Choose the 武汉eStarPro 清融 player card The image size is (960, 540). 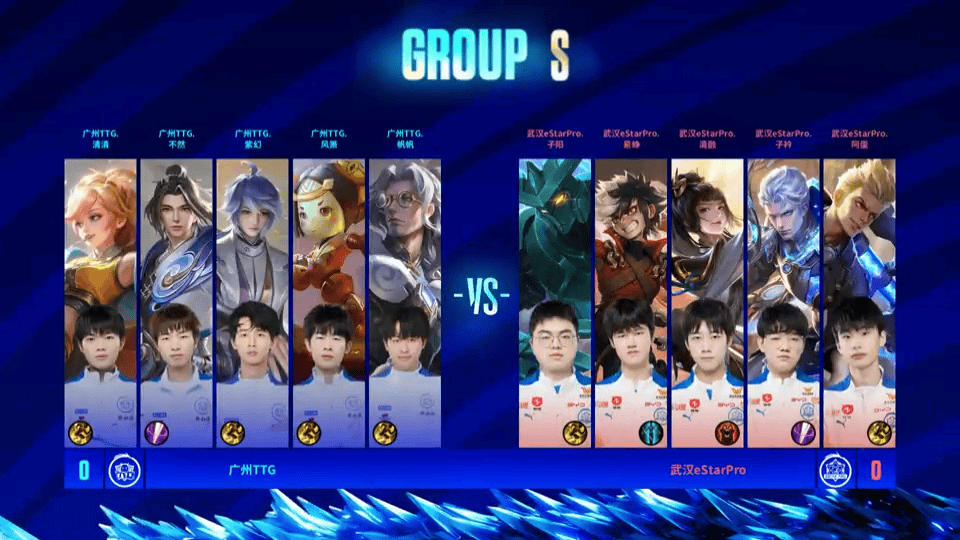707,302
